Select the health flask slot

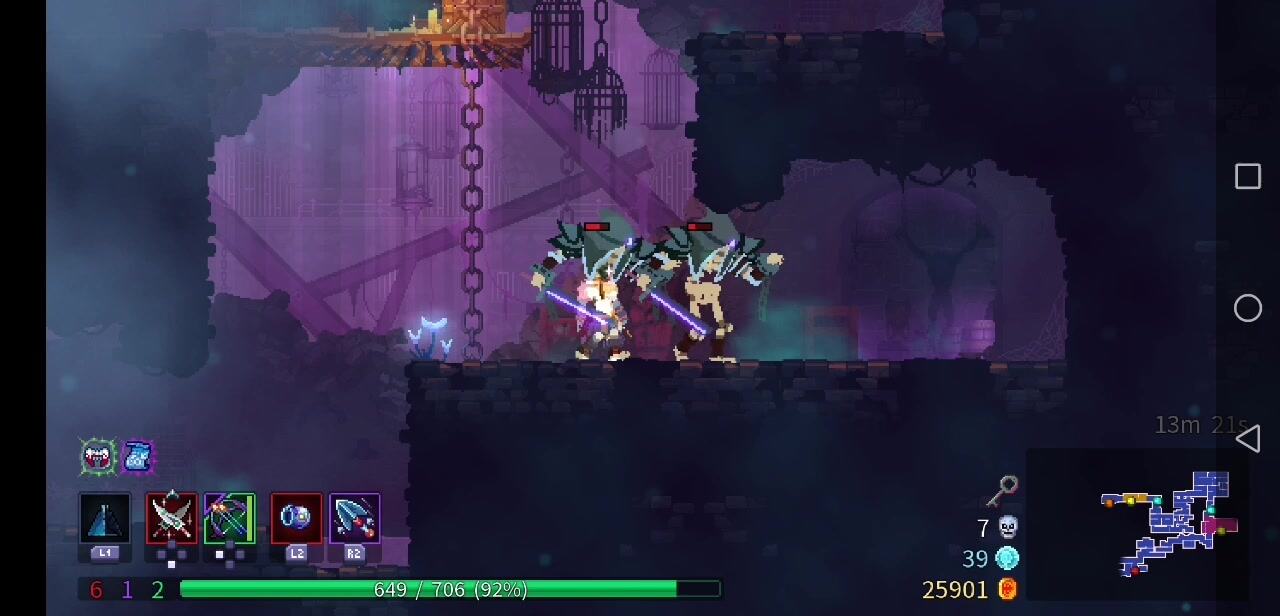tap(105, 519)
